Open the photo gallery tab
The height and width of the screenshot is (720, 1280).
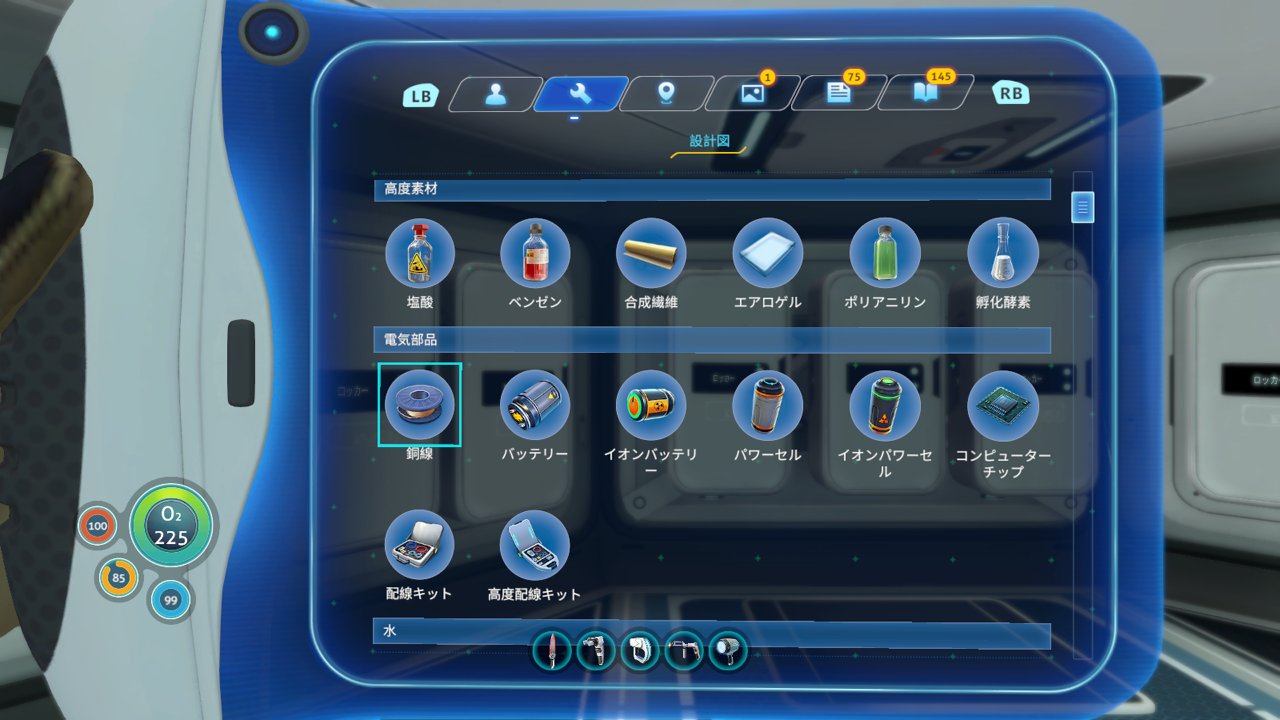[x=752, y=94]
